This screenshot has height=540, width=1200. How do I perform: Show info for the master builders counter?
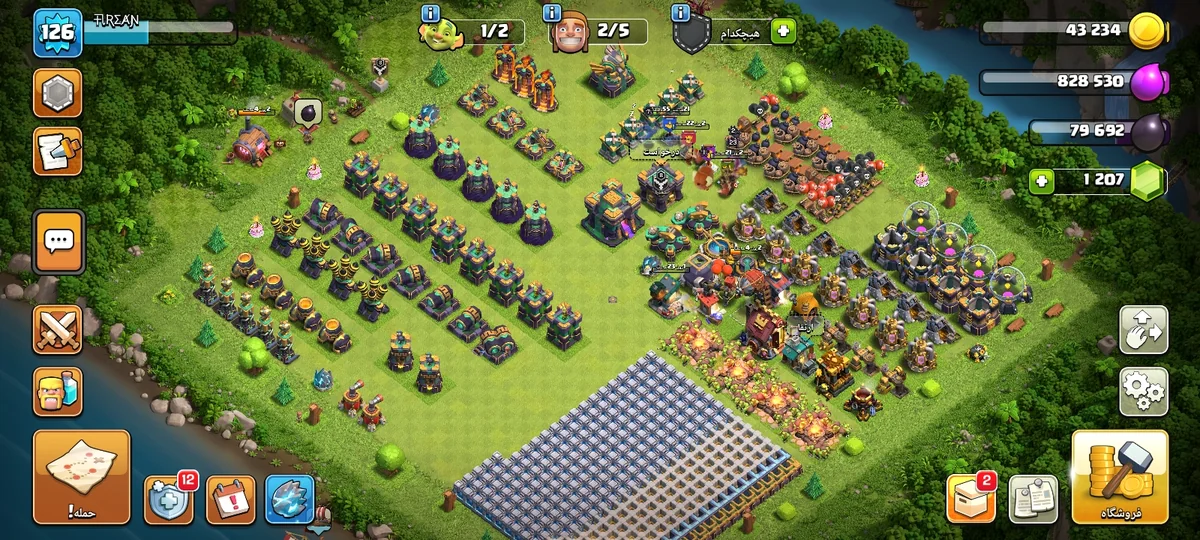pyautogui.click(x=551, y=13)
